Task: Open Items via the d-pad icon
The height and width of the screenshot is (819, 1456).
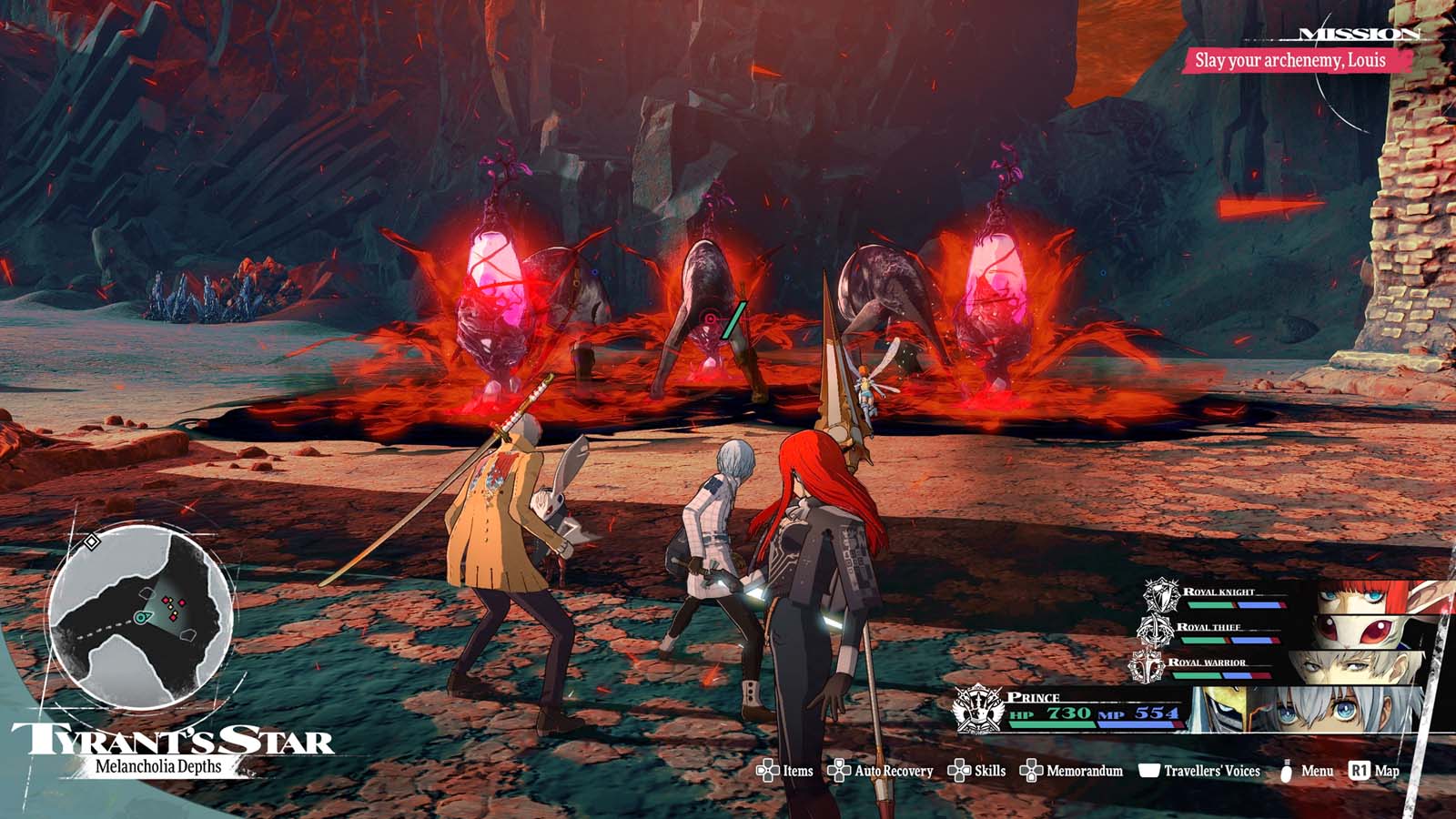Action: [x=769, y=770]
